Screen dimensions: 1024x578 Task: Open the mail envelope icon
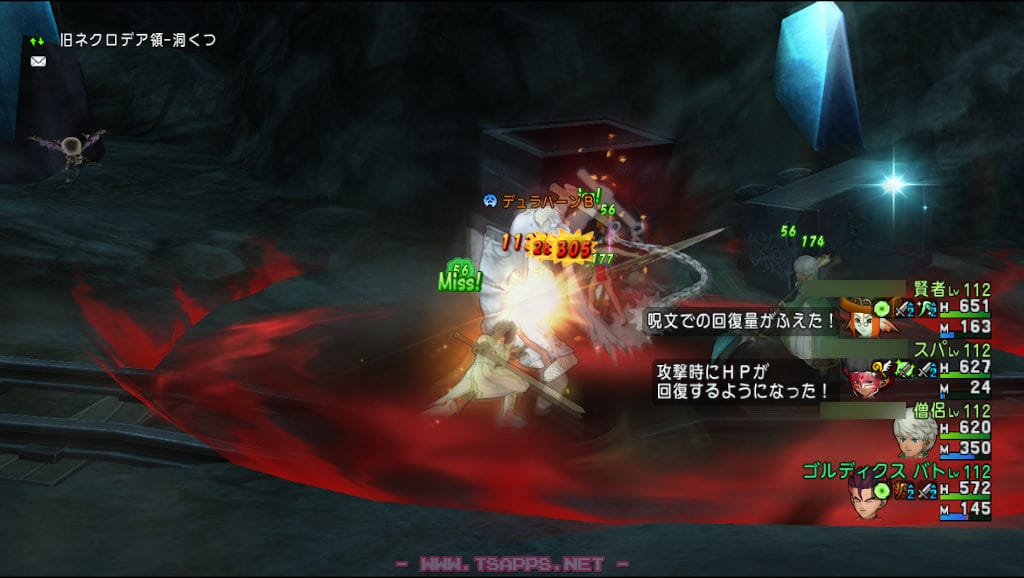(x=38, y=61)
